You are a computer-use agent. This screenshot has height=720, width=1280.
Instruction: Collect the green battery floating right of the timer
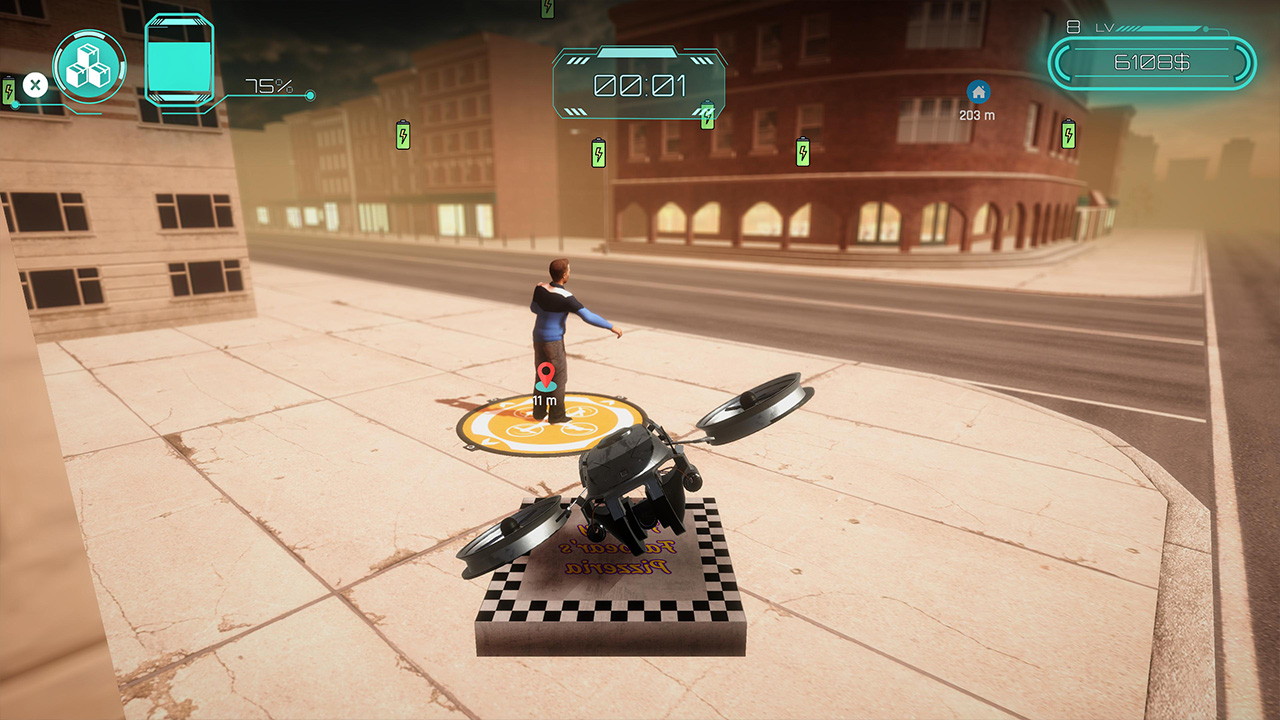click(706, 115)
